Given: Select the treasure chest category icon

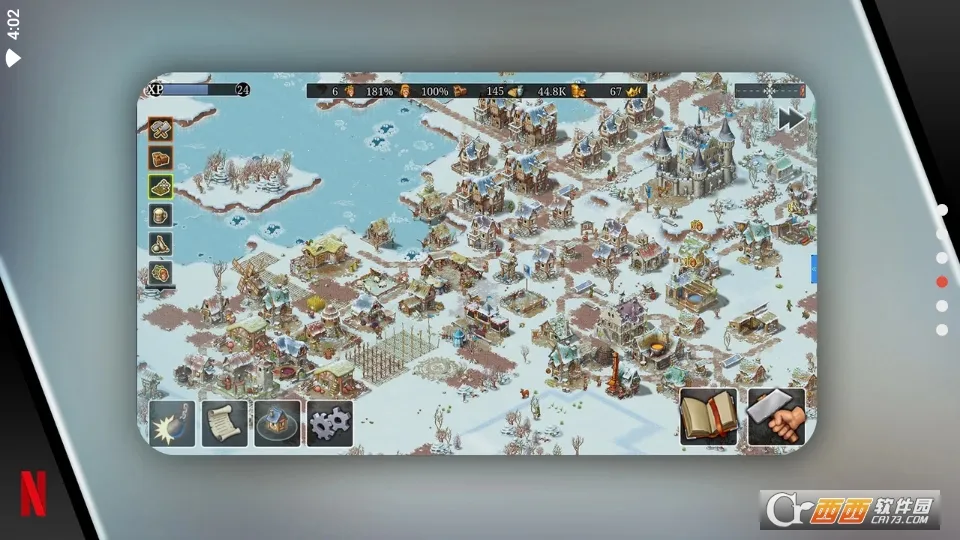Looking at the screenshot, I should point(160,158).
